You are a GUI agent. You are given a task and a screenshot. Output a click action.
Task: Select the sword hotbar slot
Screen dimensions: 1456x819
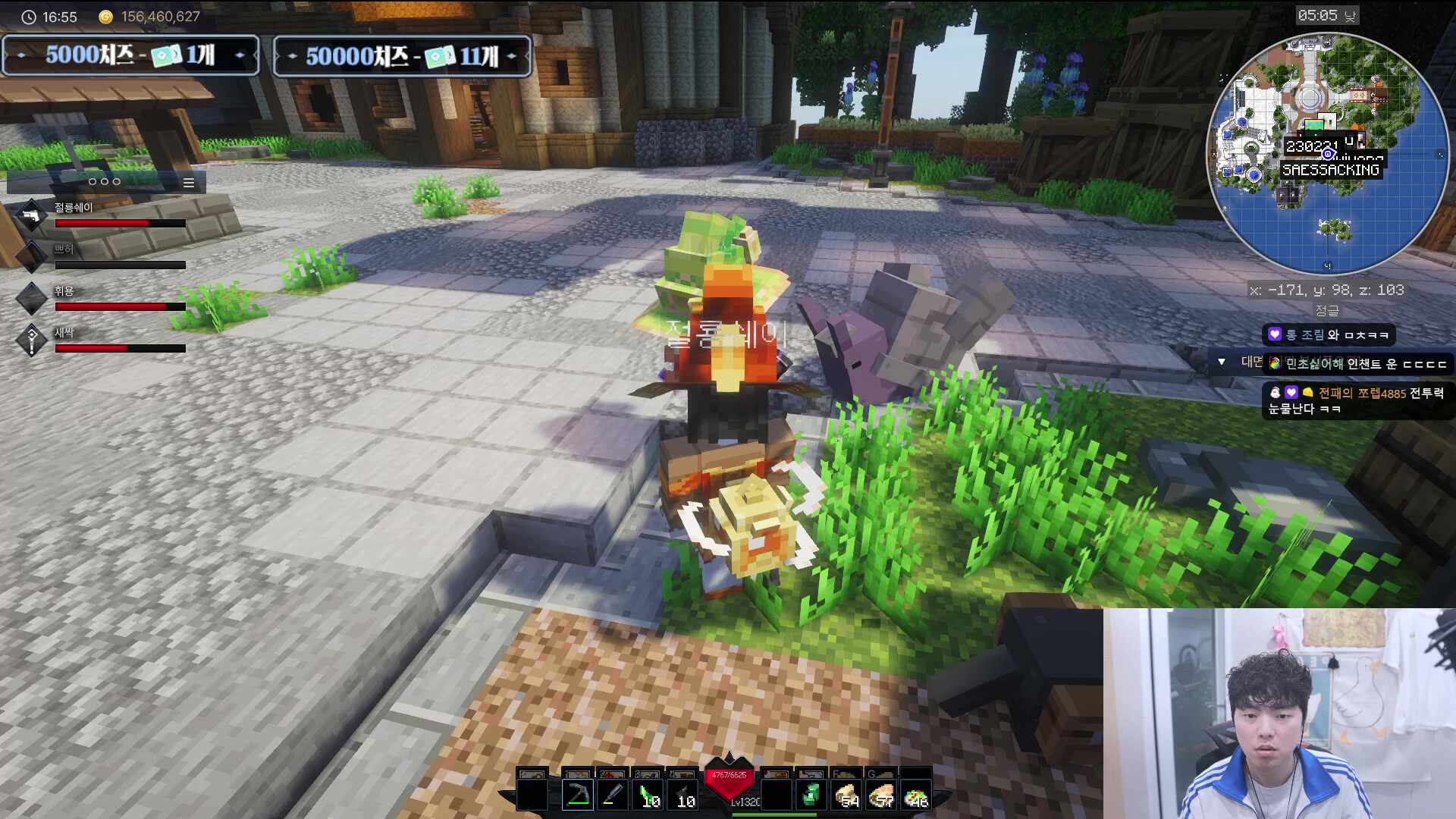pos(613,795)
